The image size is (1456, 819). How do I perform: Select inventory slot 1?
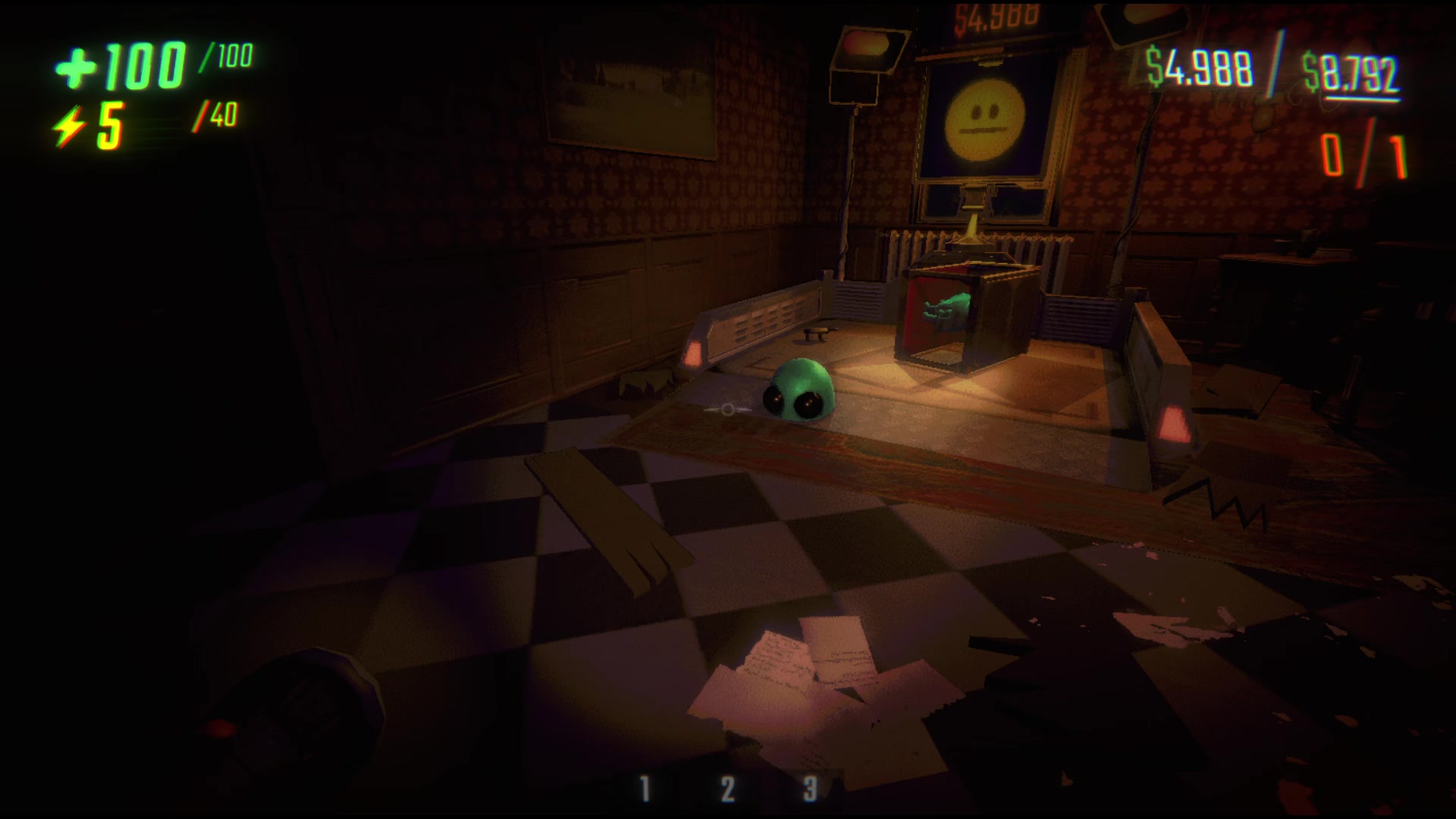click(645, 789)
